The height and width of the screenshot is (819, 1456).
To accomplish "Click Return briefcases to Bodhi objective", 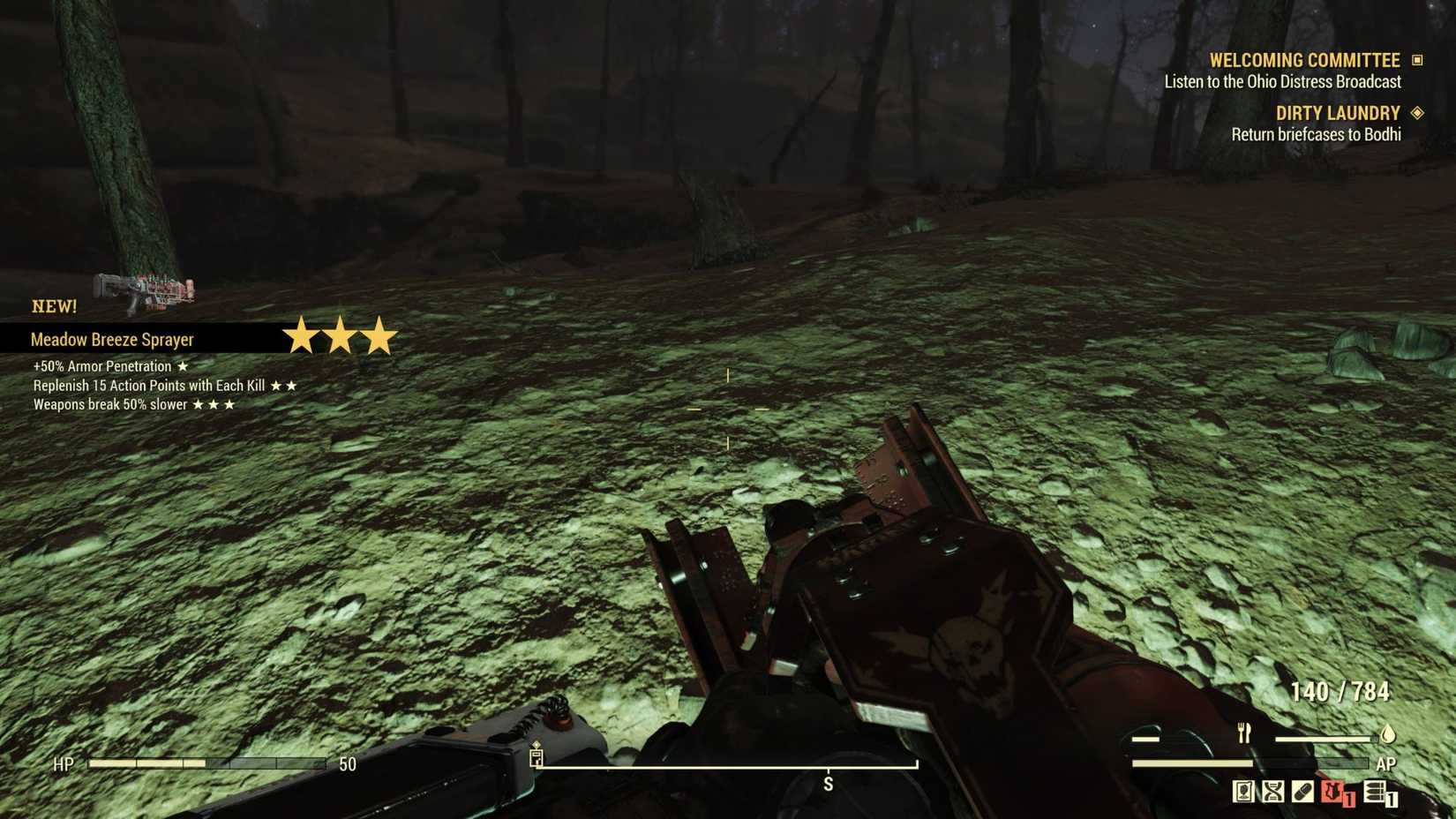I will pos(1317,134).
